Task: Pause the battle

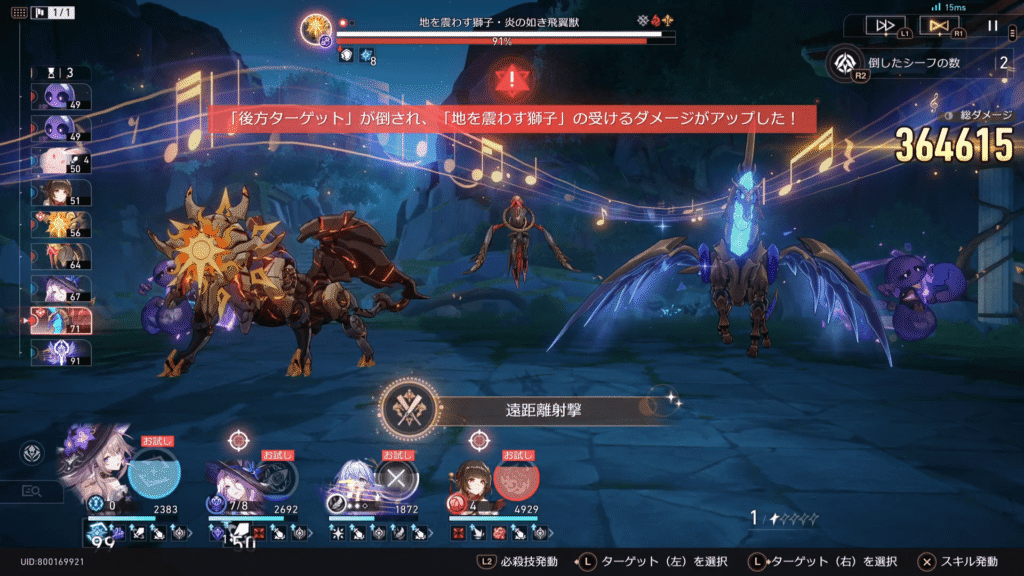Action: [x=992, y=26]
